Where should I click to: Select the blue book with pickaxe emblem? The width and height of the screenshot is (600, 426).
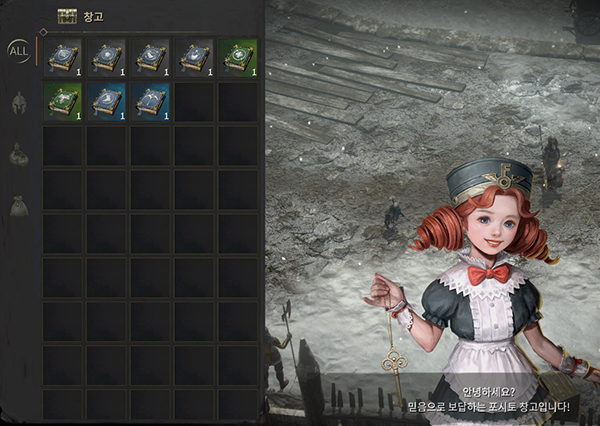point(150,101)
